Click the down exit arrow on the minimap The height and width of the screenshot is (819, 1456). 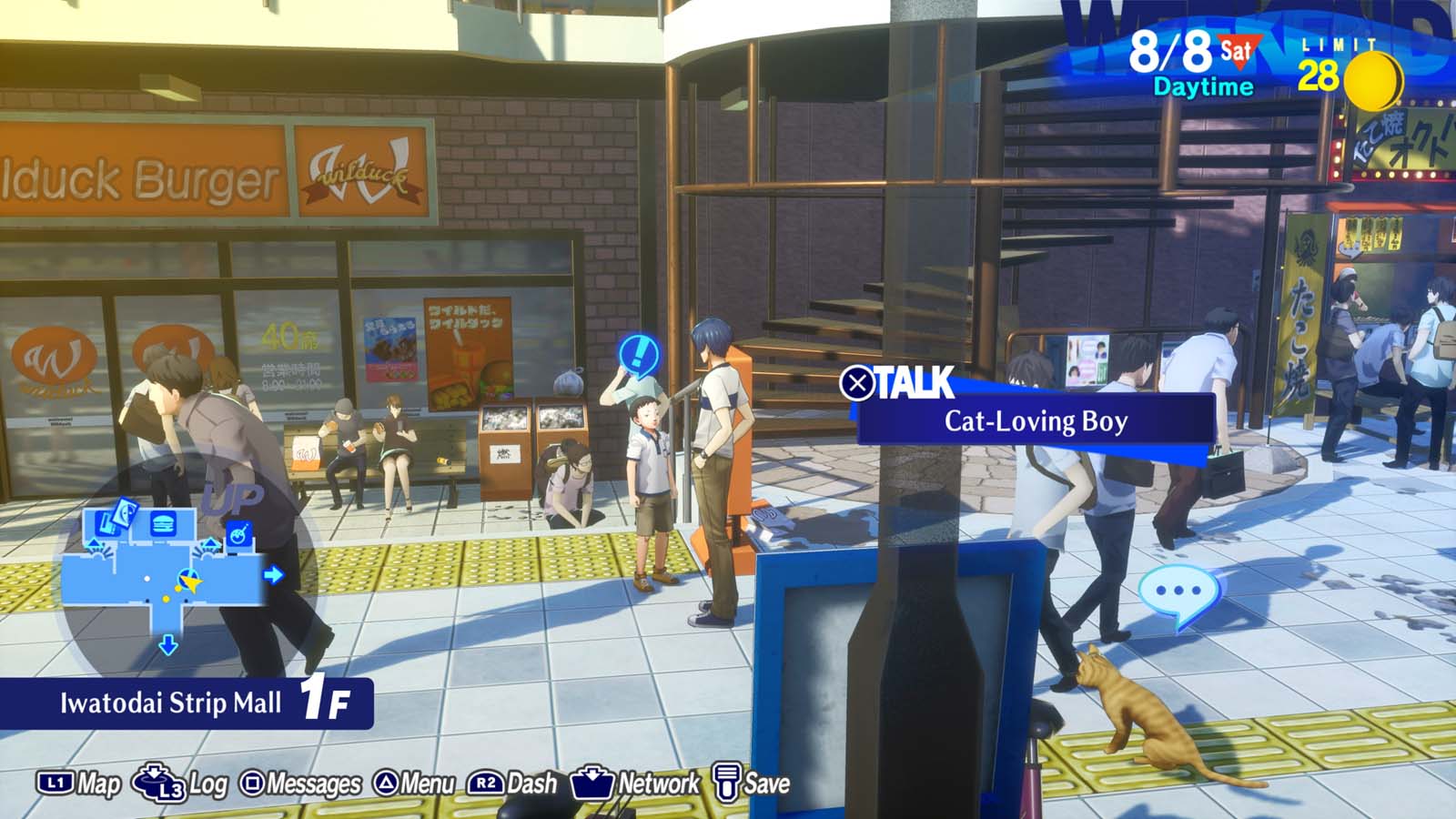tap(167, 643)
